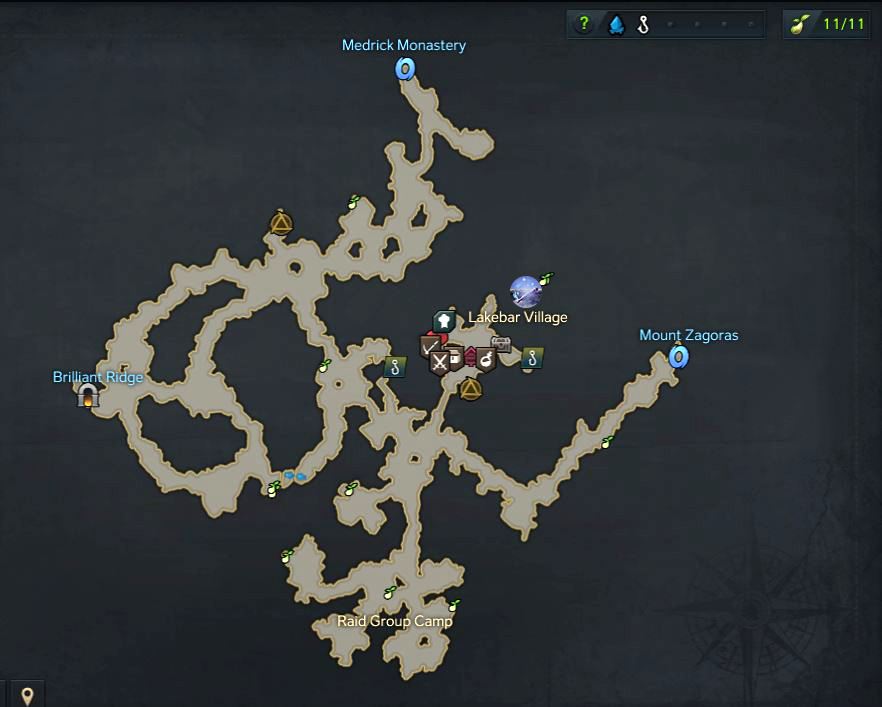Select the triangle marker in the northwest
Viewport: 882px width, 707px height.
click(281, 223)
